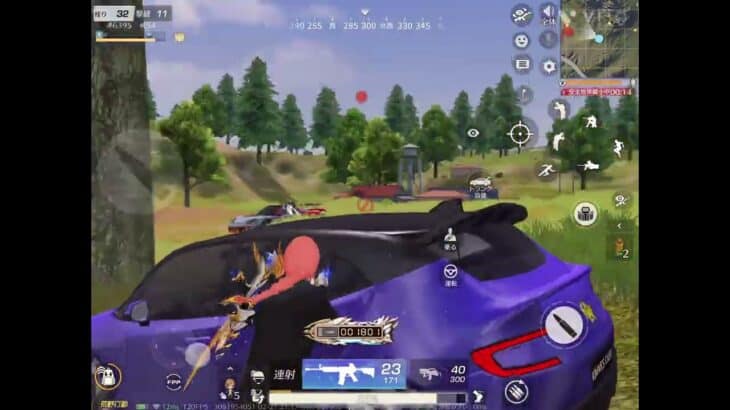
Task: Tap the sit in vehicle seat button
Action: click(x=450, y=237)
